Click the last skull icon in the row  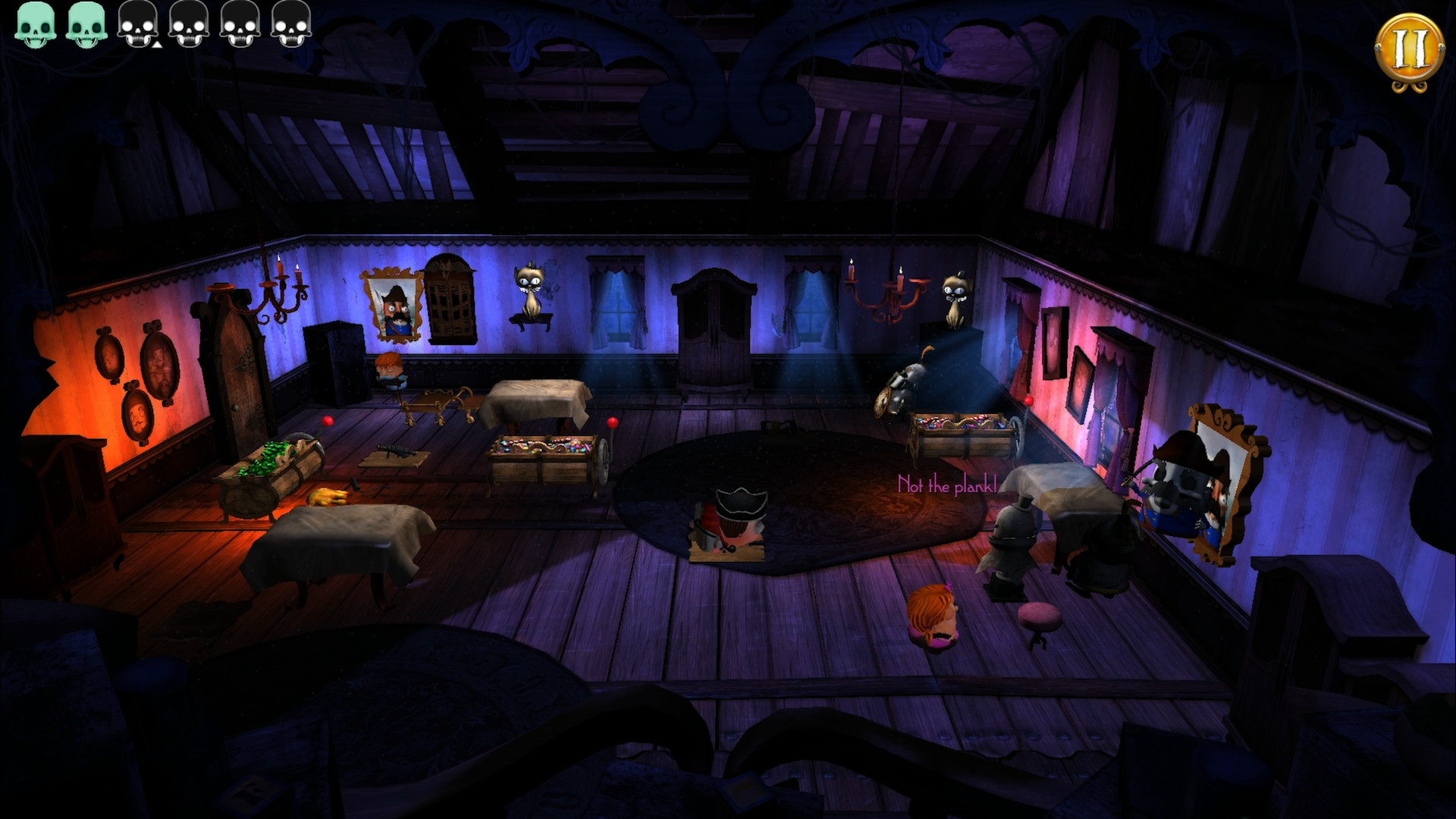click(x=290, y=24)
